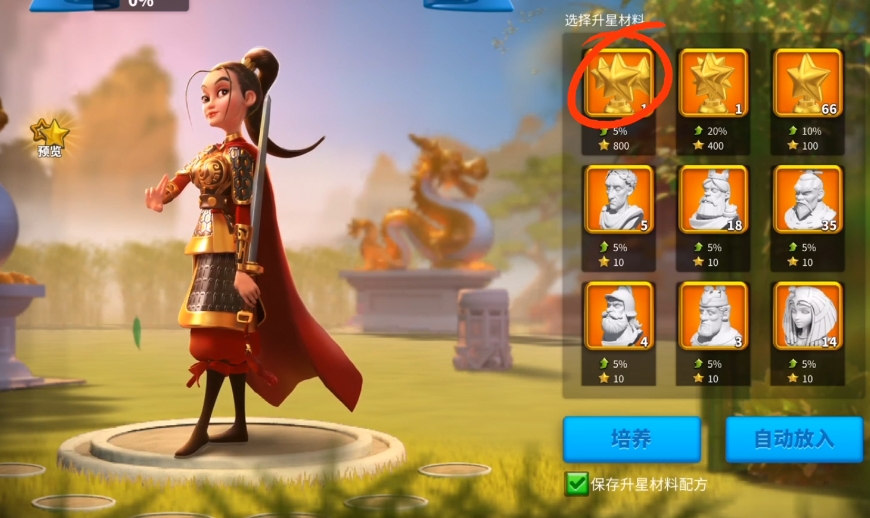Viewport: 870px width, 518px height.
Task: Pick the helmeted bust with count 4
Action: coord(619,315)
